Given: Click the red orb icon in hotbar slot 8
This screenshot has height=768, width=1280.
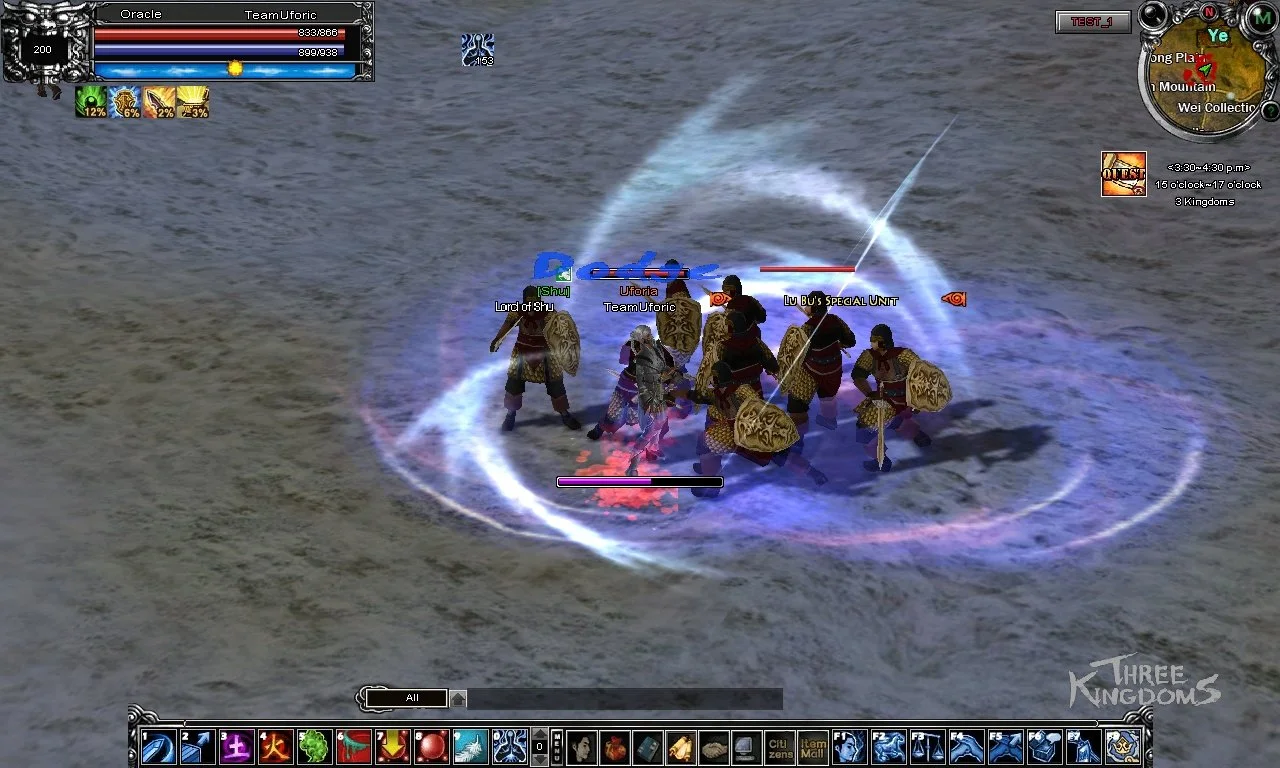Looking at the screenshot, I should (433, 746).
